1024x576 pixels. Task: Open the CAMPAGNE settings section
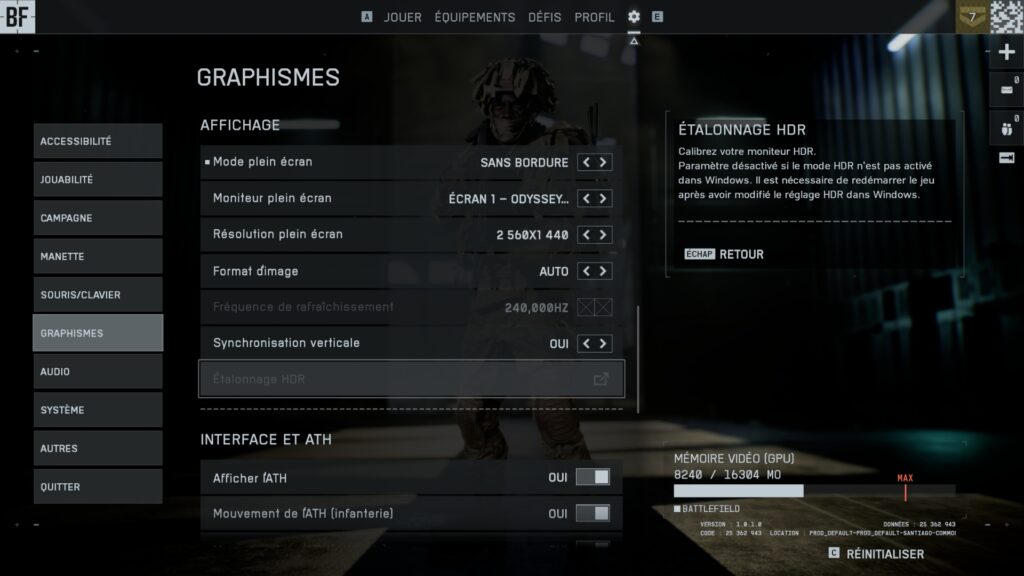click(97, 218)
